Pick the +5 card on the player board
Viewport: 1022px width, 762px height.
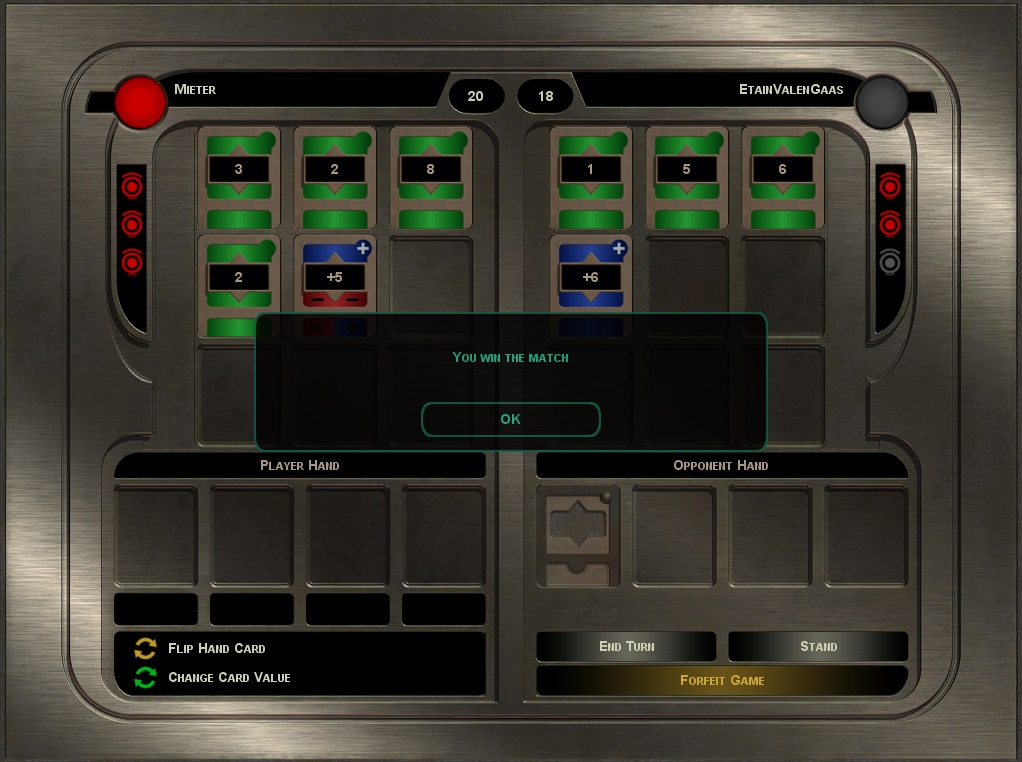pyautogui.click(x=334, y=277)
